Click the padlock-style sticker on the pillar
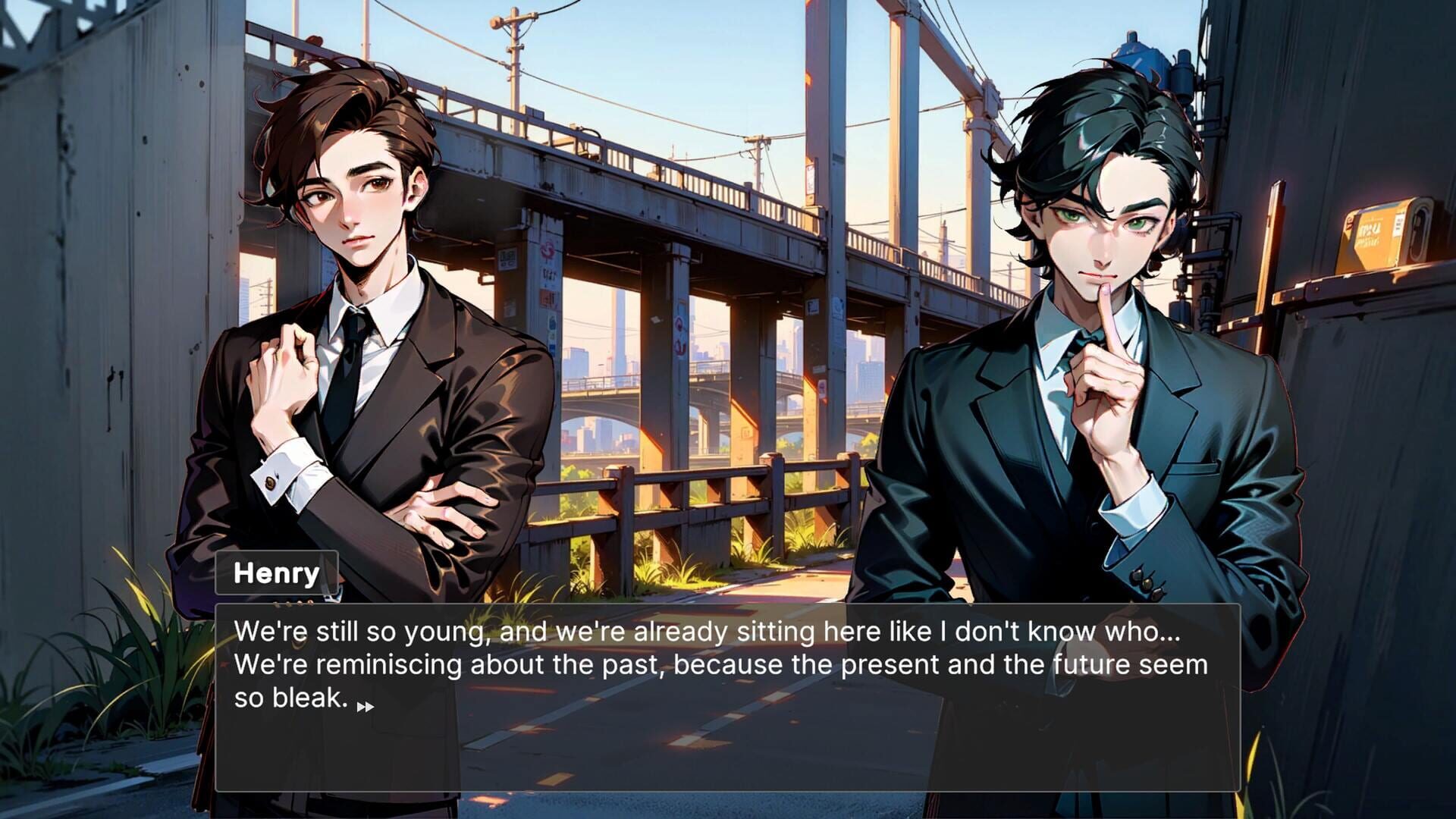This screenshot has height=819, width=1456. click(552, 323)
